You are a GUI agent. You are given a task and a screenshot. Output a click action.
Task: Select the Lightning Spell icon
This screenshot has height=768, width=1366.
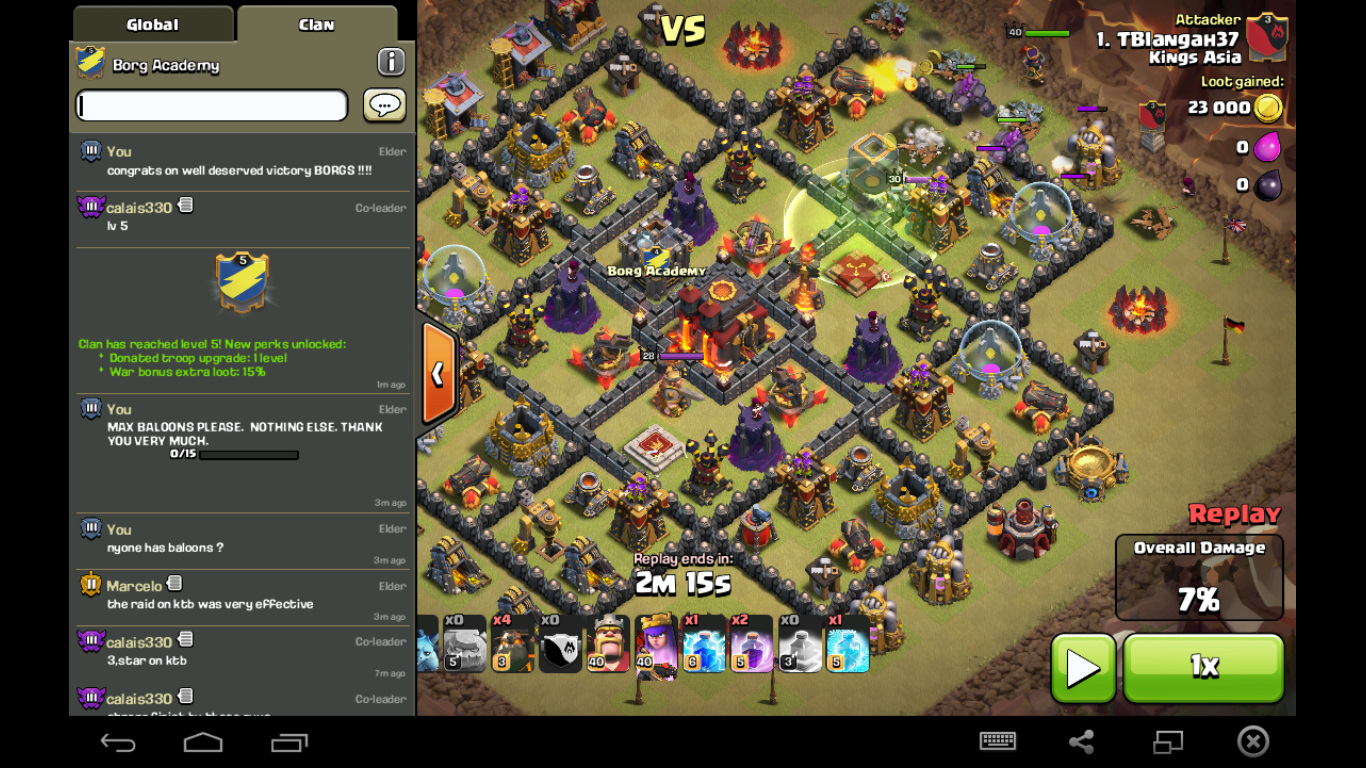703,650
